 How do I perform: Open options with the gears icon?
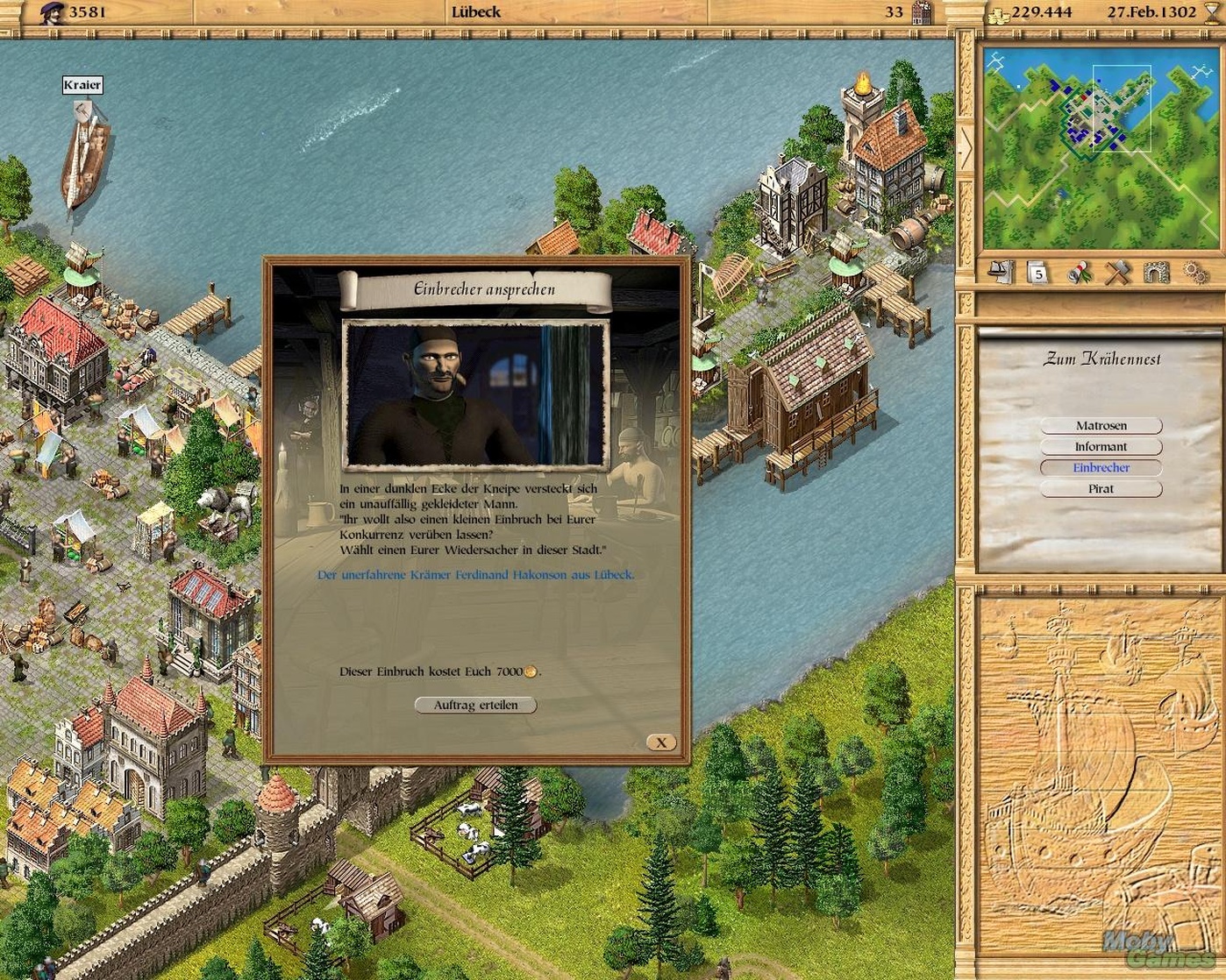tap(1194, 273)
